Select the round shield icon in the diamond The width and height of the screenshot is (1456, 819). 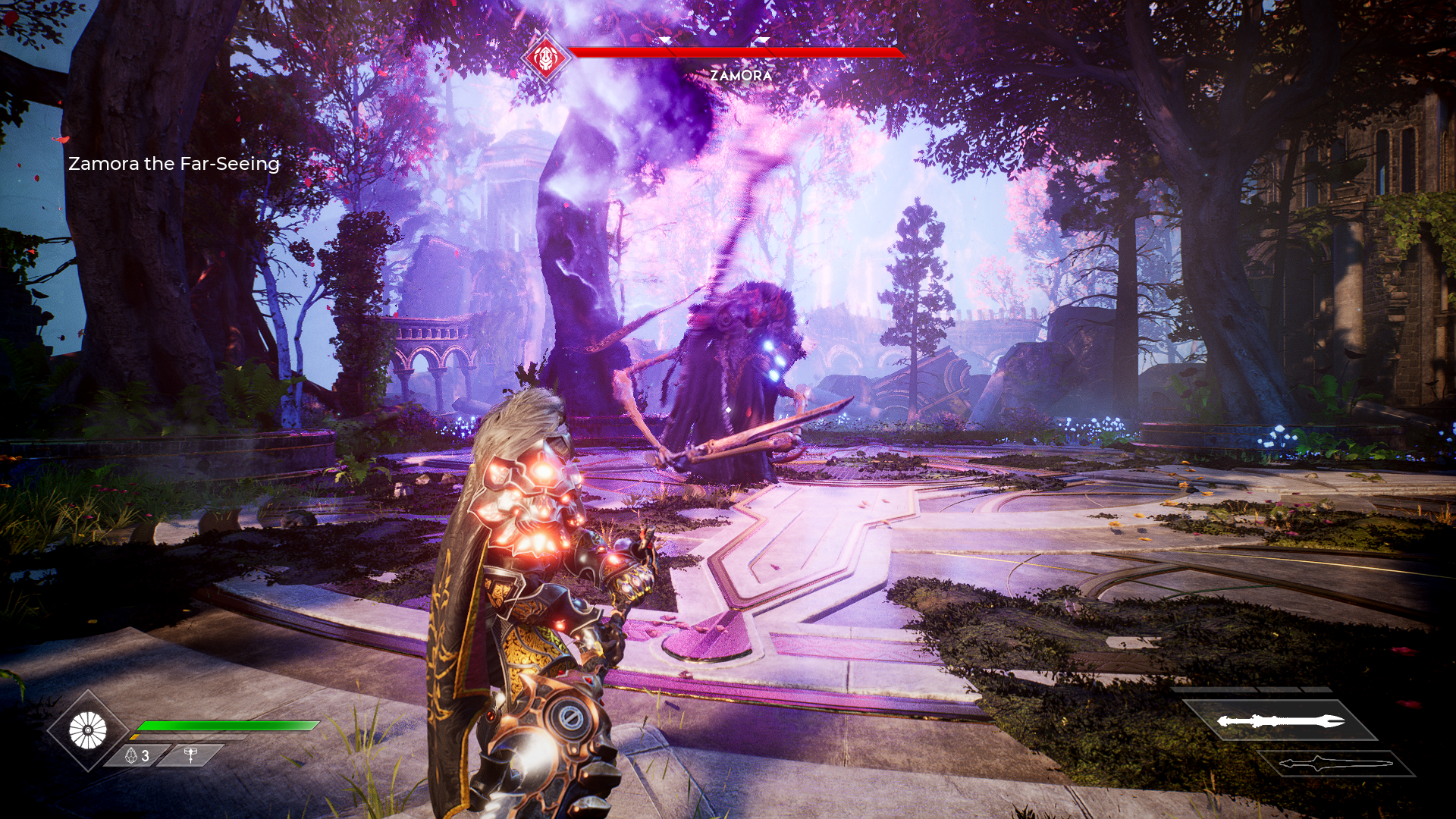click(88, 731)
